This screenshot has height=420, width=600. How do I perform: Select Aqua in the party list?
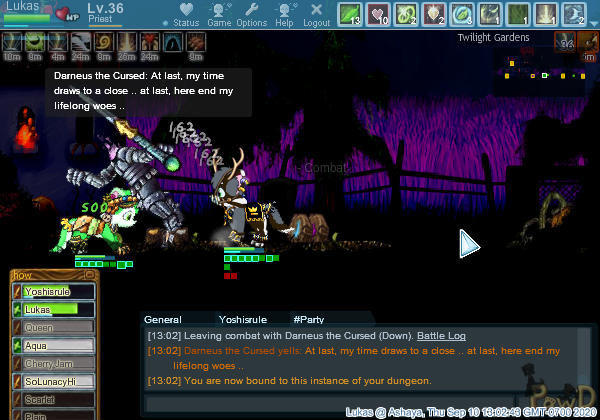coord(56,346)
